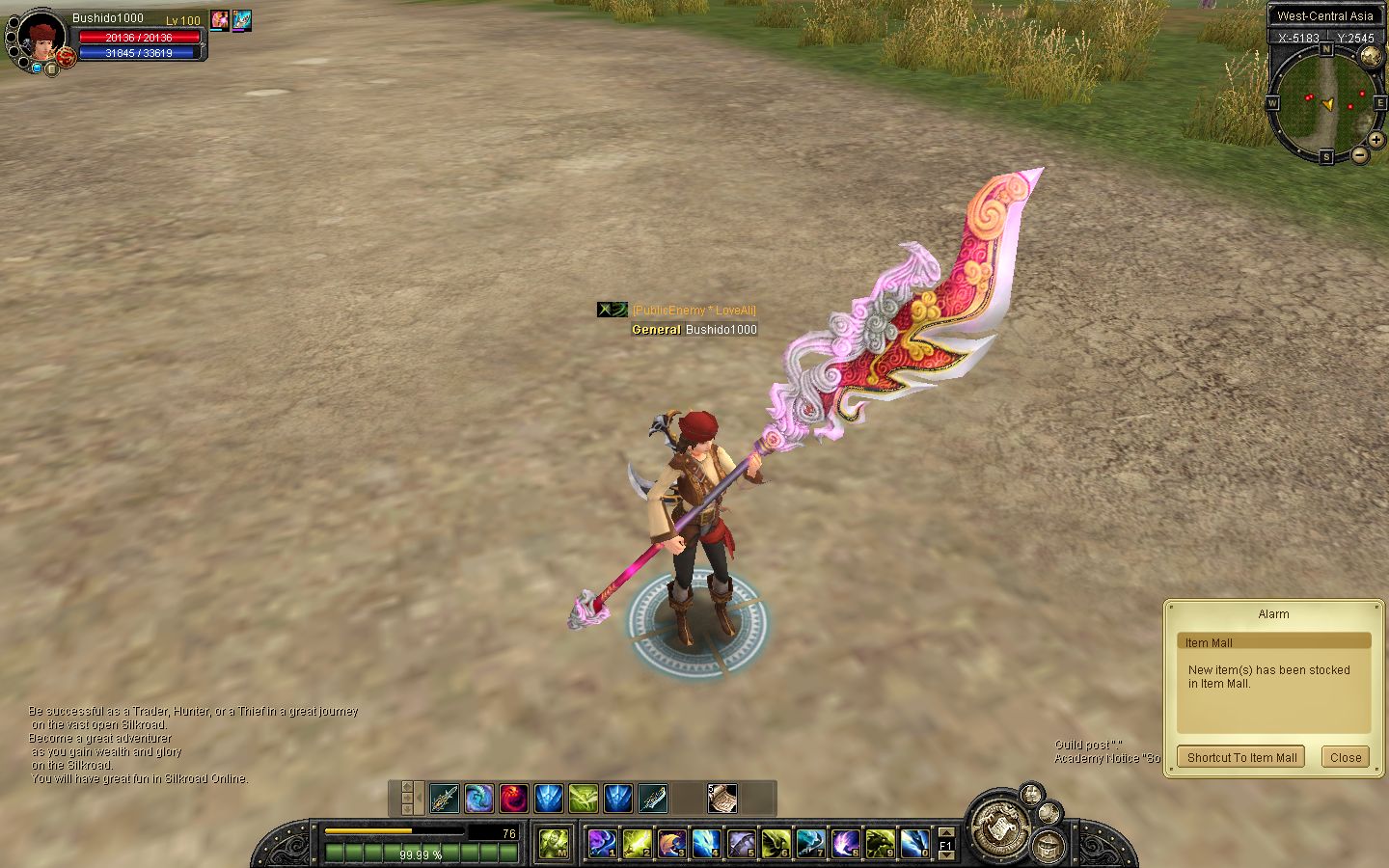Use the skill in hotbar slot 5

pos(741,844)
